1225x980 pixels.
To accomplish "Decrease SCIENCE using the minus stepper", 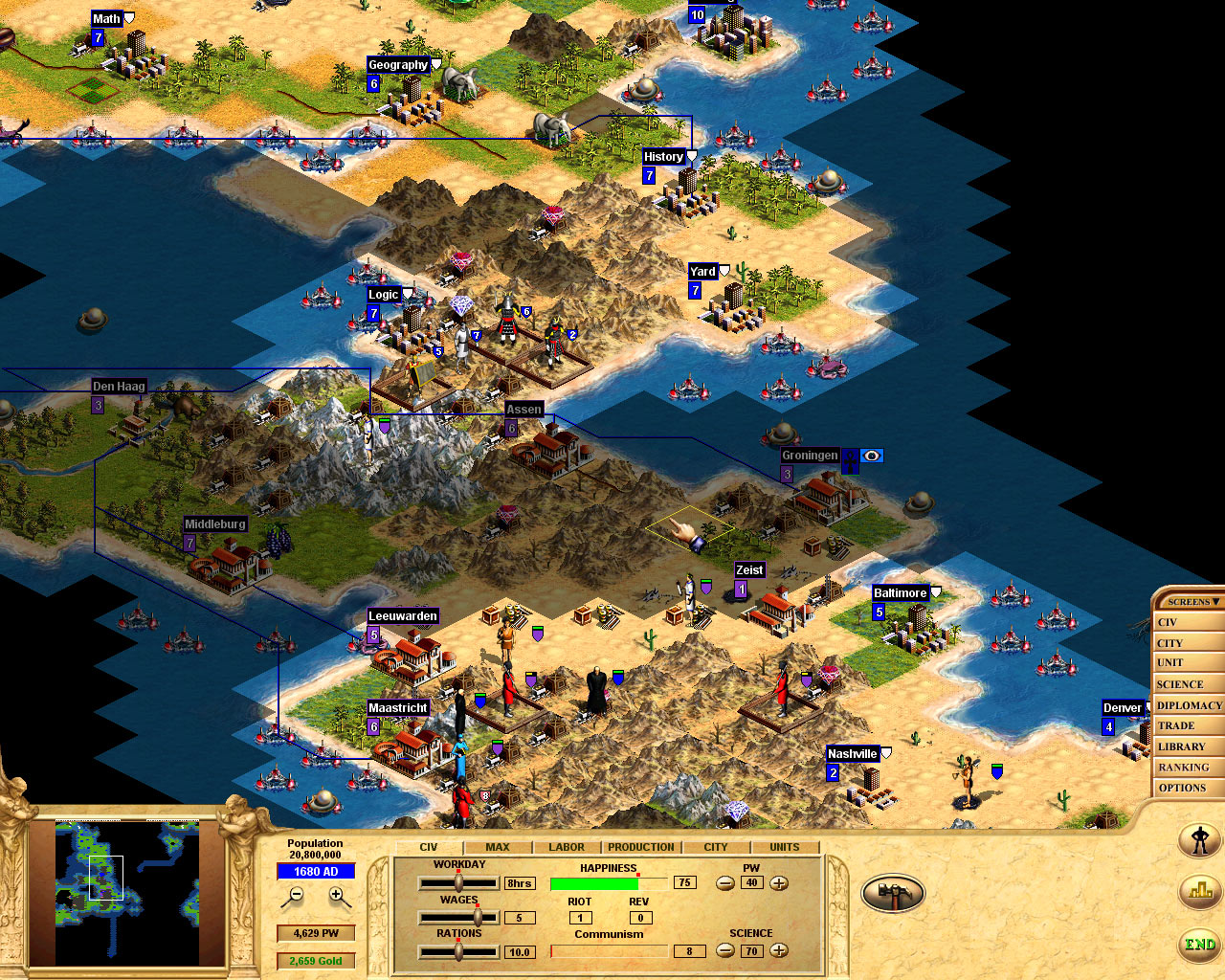I will (x=724, y=952).
